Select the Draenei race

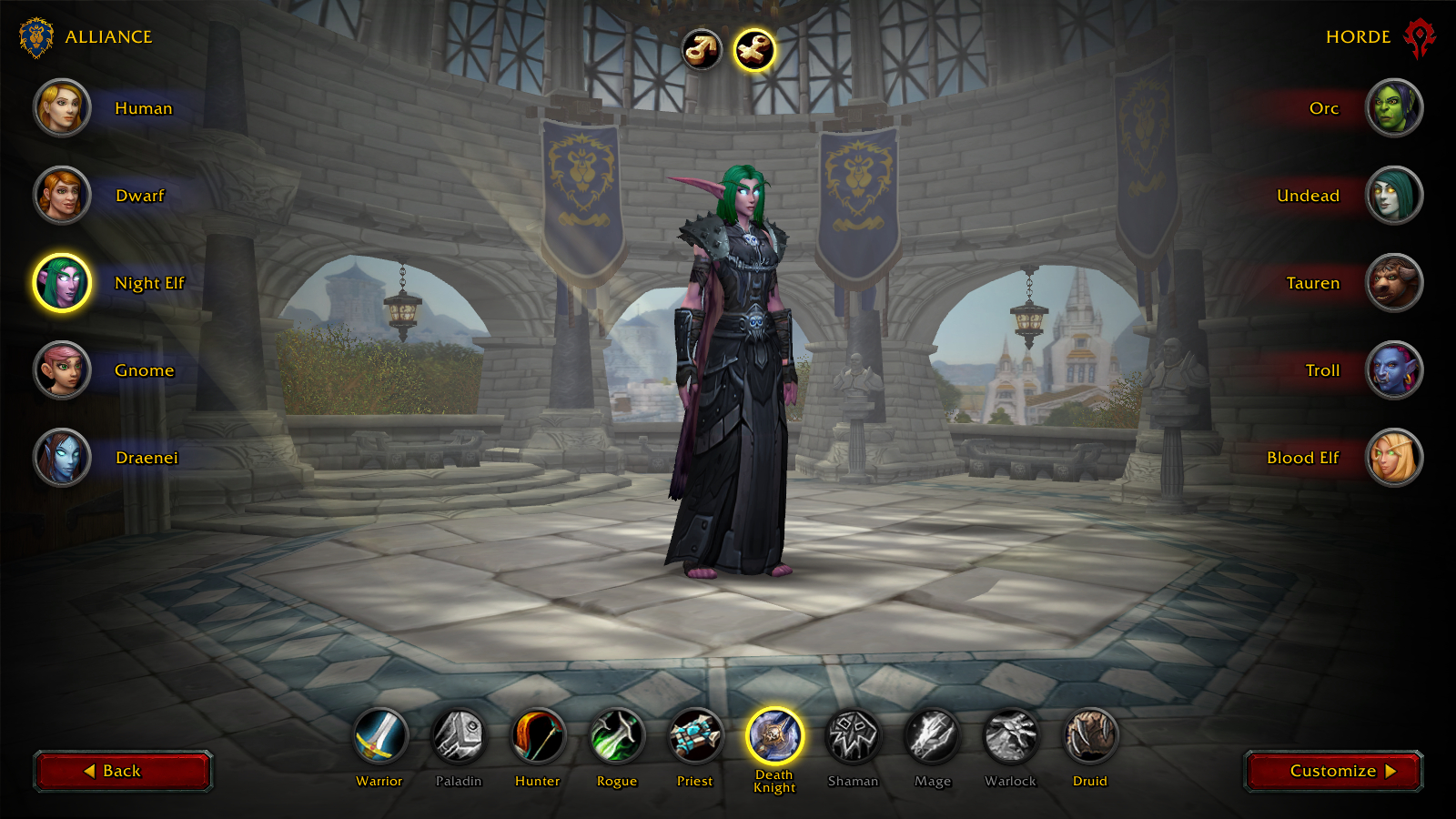[x=62, y=458]
